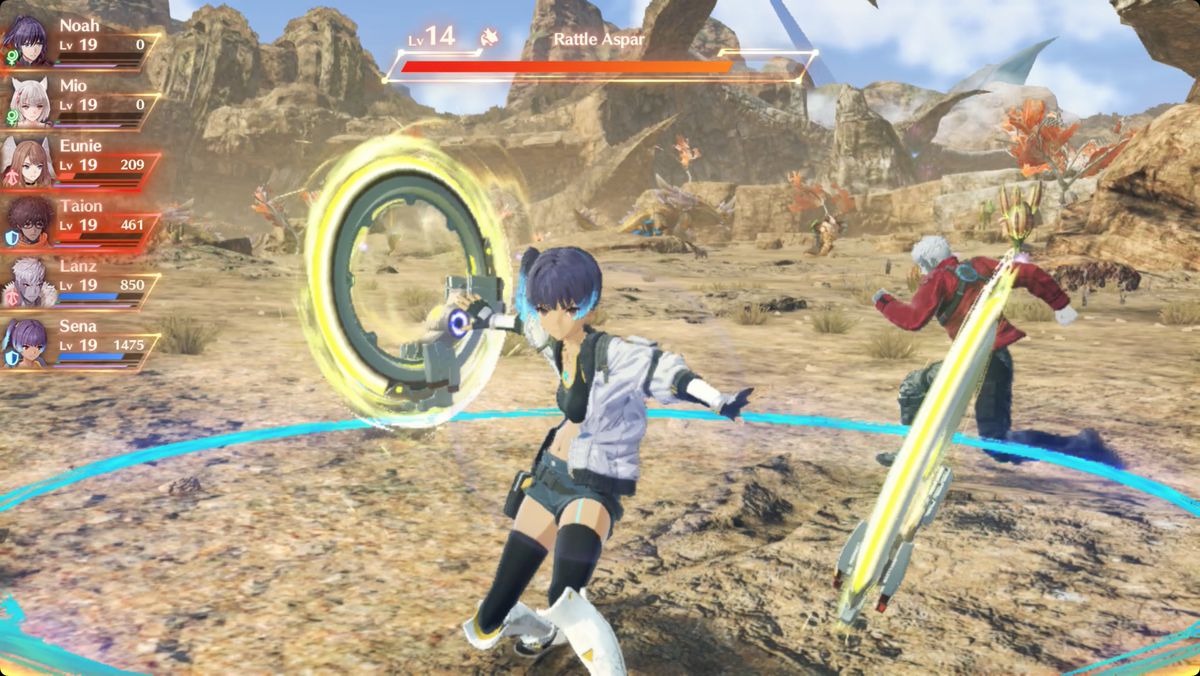Select the Rattle Aspar enemy target bar
Image resolution: width=1200 pixels, height=676 pixels.
coord(600,66)
